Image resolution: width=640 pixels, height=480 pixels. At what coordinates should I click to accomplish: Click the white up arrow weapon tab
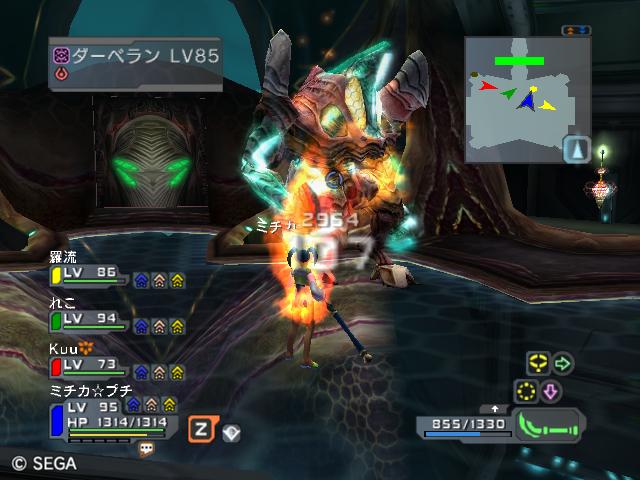click(x=494, y=409)
